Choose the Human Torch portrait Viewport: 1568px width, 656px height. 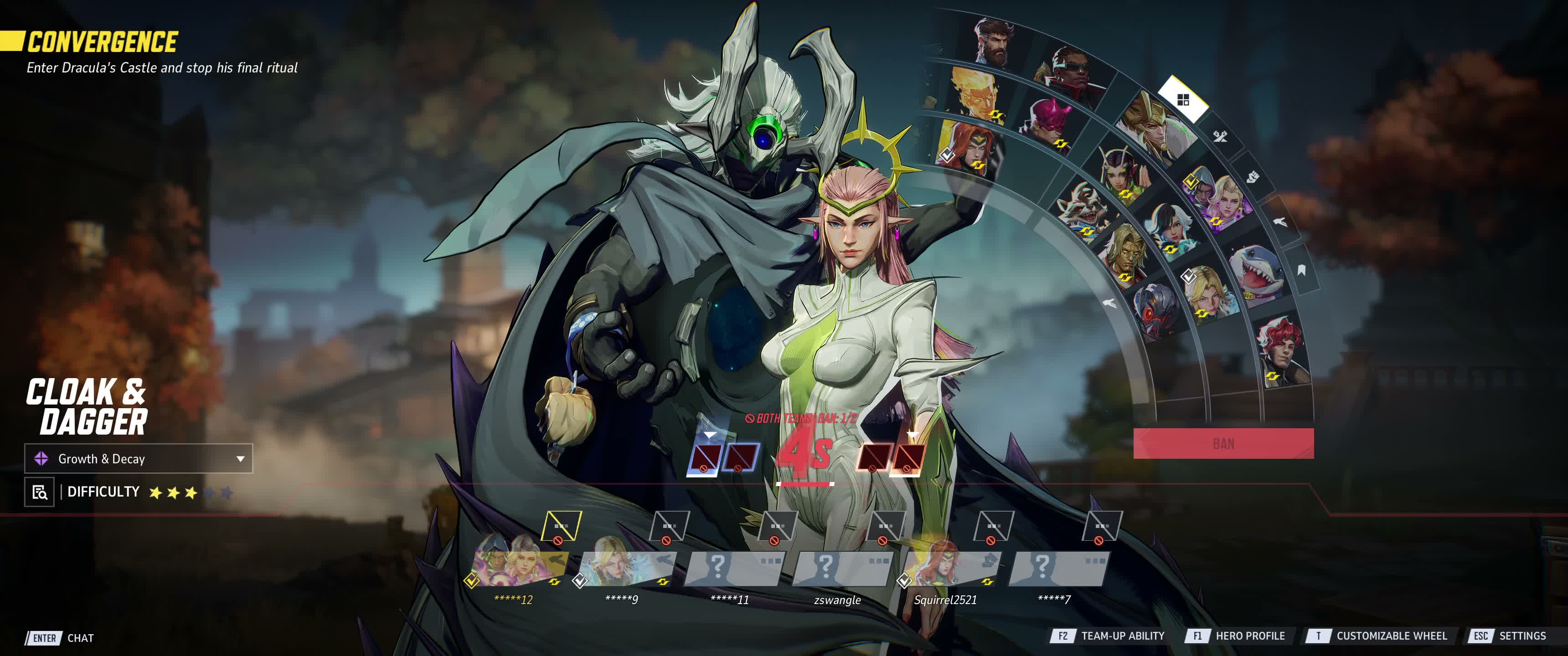coord(976,93)
